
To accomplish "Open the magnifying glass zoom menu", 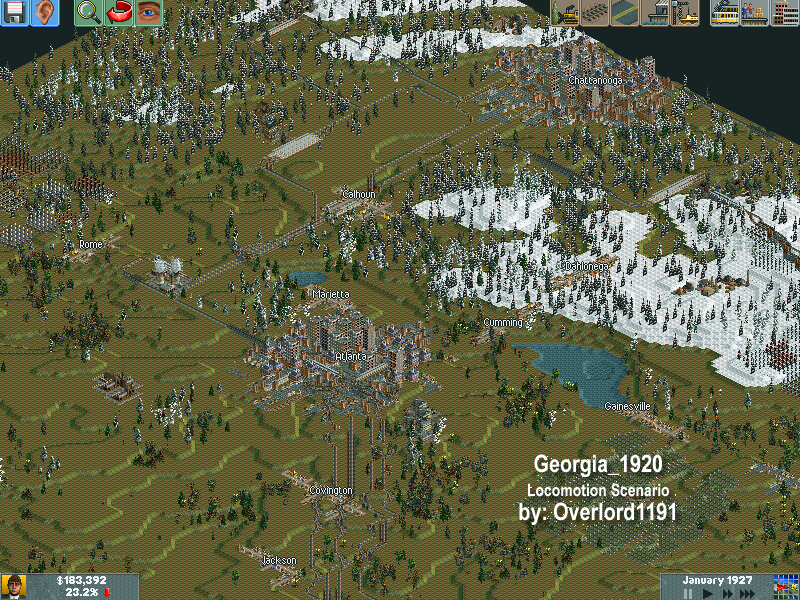I will (89, 13).
